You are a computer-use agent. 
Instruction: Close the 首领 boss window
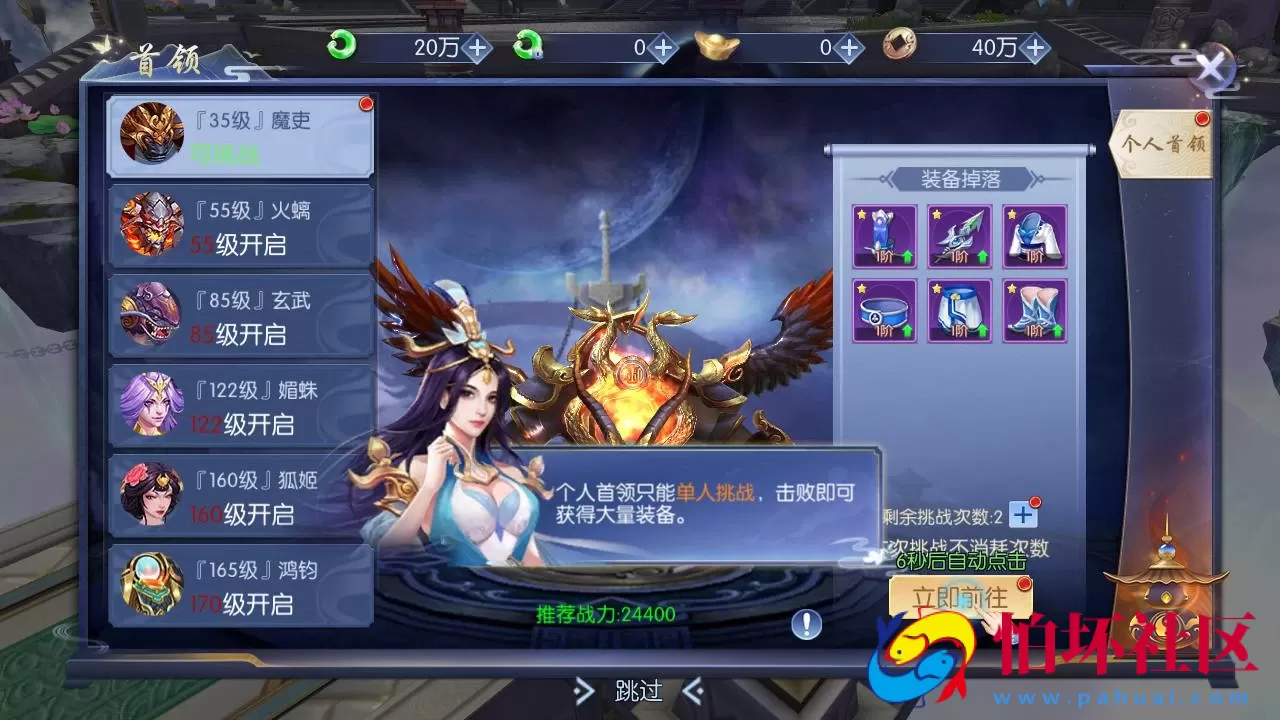pos(1211,68)
